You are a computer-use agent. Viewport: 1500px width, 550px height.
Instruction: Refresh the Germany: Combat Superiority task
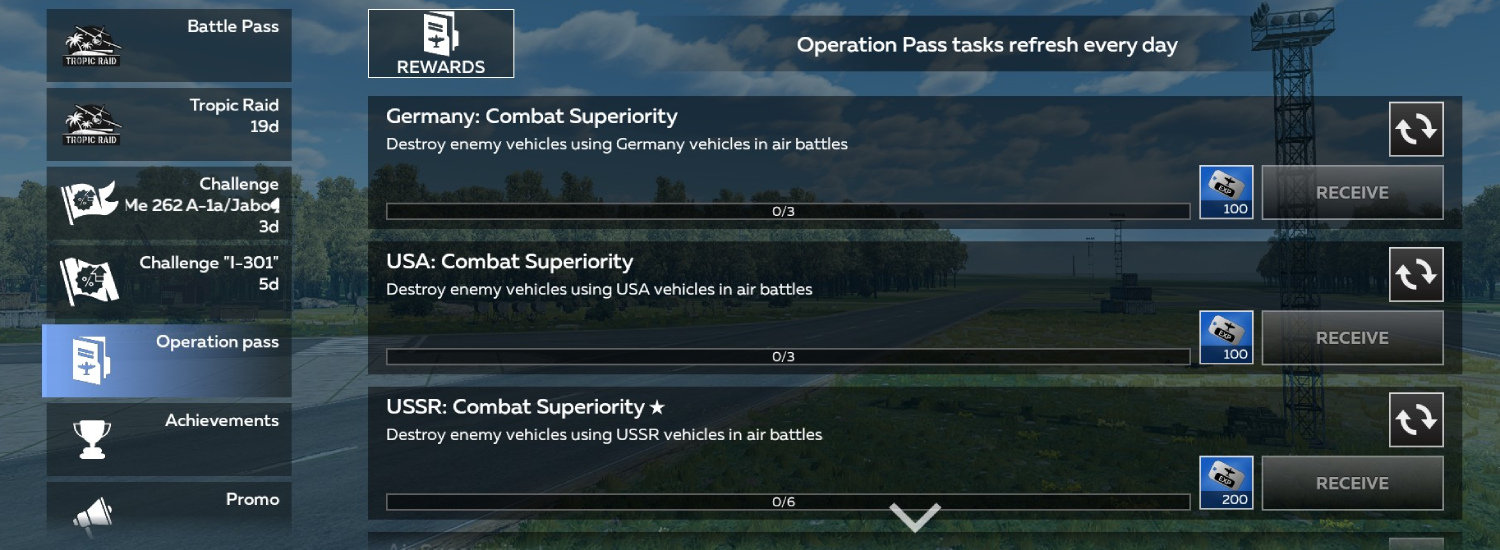tap(1416, 129)
